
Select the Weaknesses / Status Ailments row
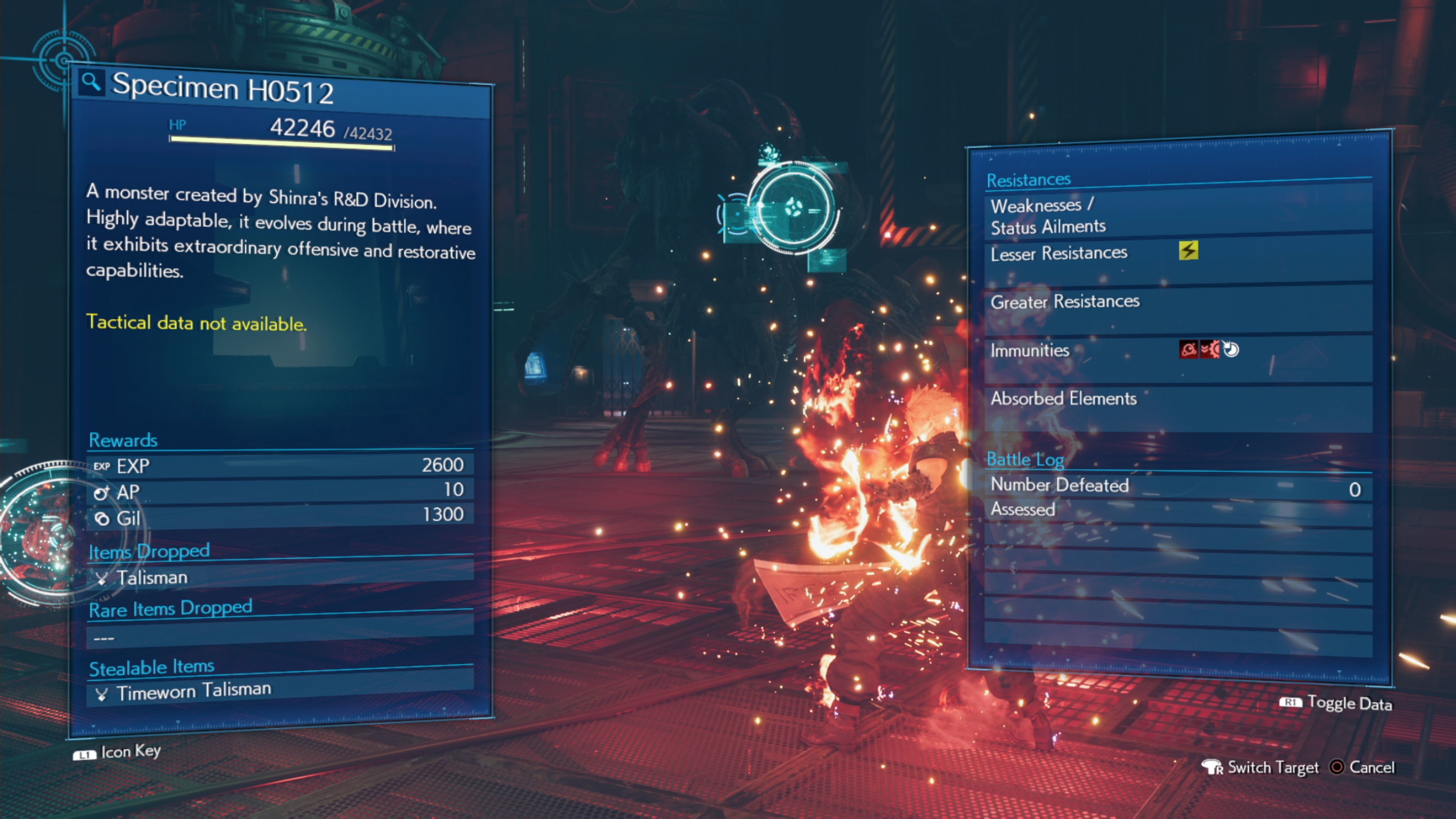(1178, 215)
